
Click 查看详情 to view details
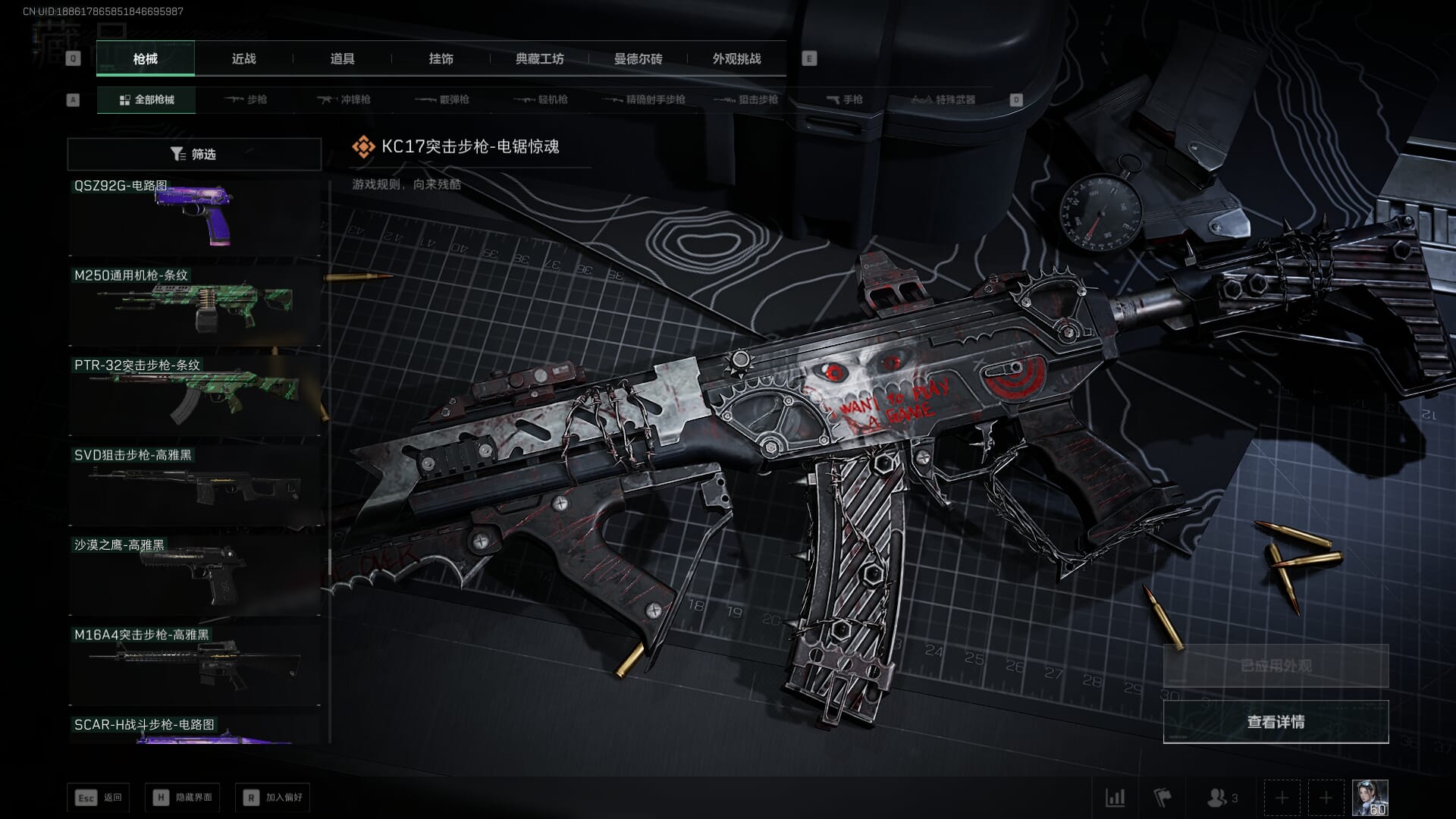(1276, 722)
